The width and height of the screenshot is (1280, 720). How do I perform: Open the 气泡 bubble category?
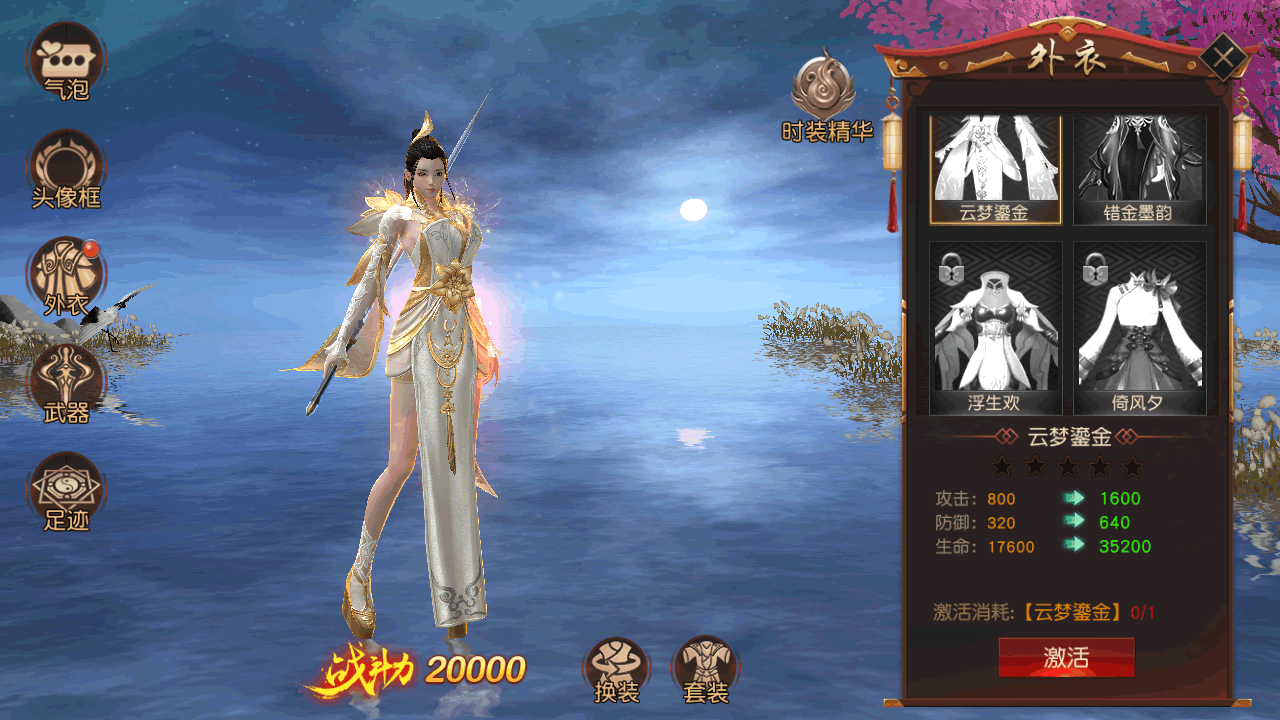pos(66,59)
